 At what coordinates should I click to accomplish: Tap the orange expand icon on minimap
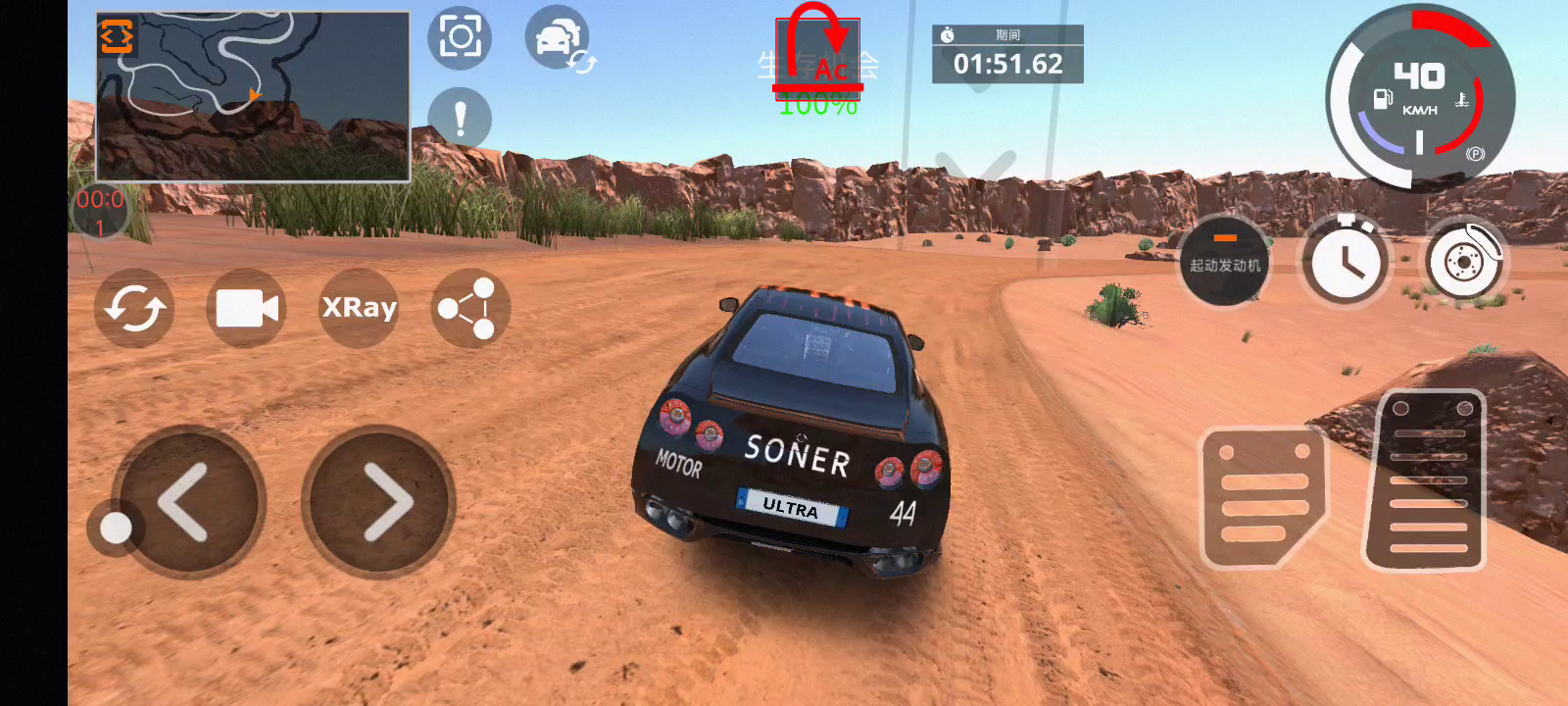click(x=116, y=36)
